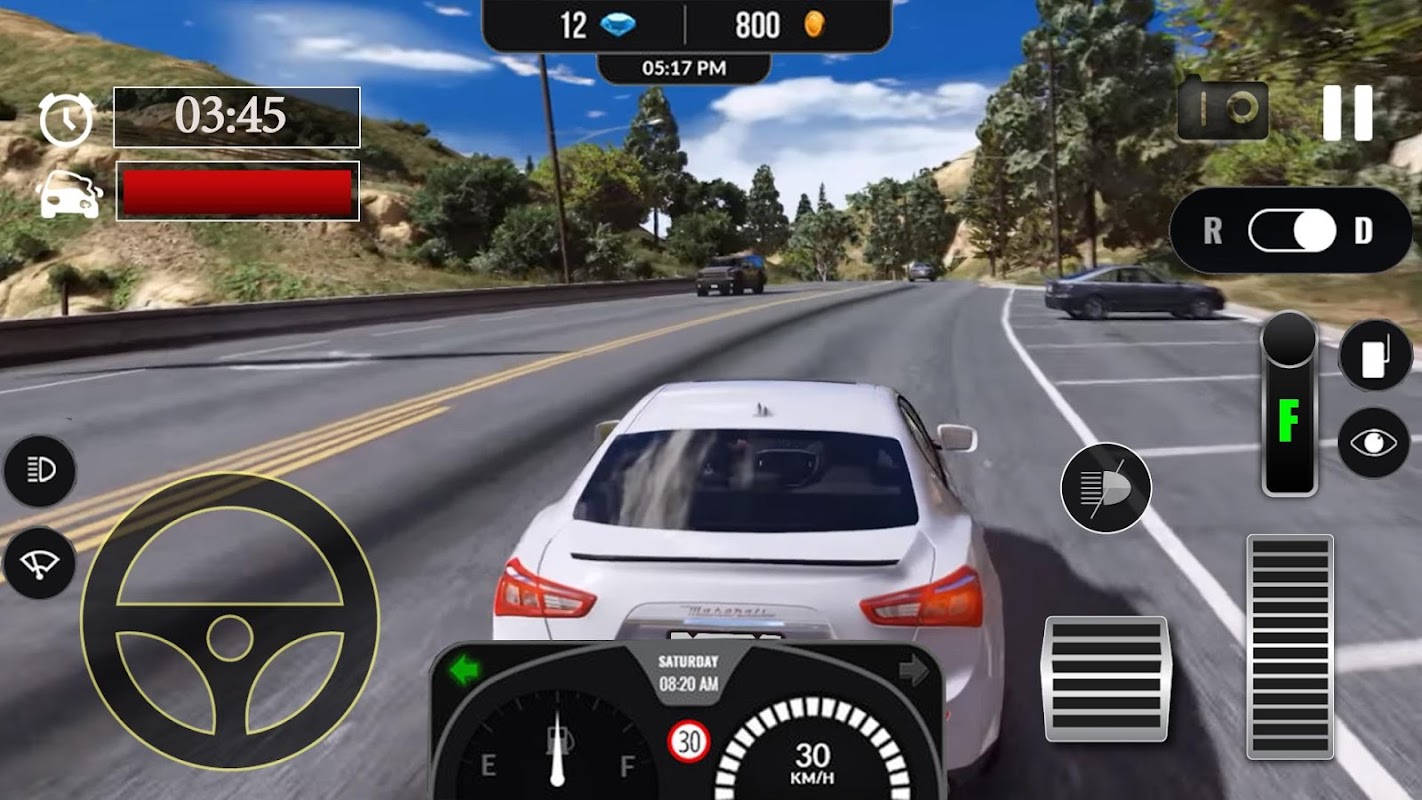This screenshot has width=1422, height=800.
Task: Grab the steering wheel control
Action: (x=230, y=621)
